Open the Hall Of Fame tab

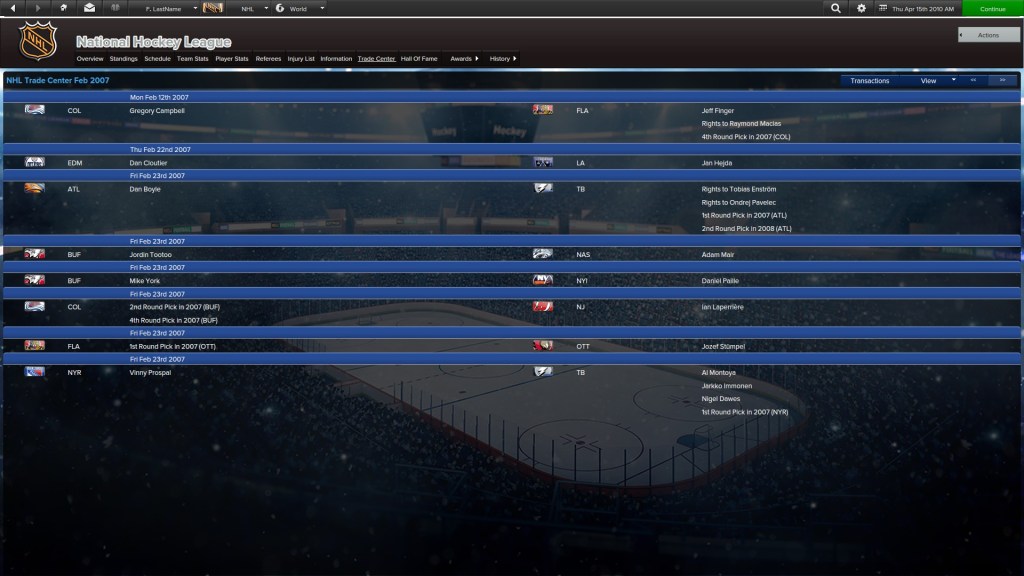coord(419,59)
